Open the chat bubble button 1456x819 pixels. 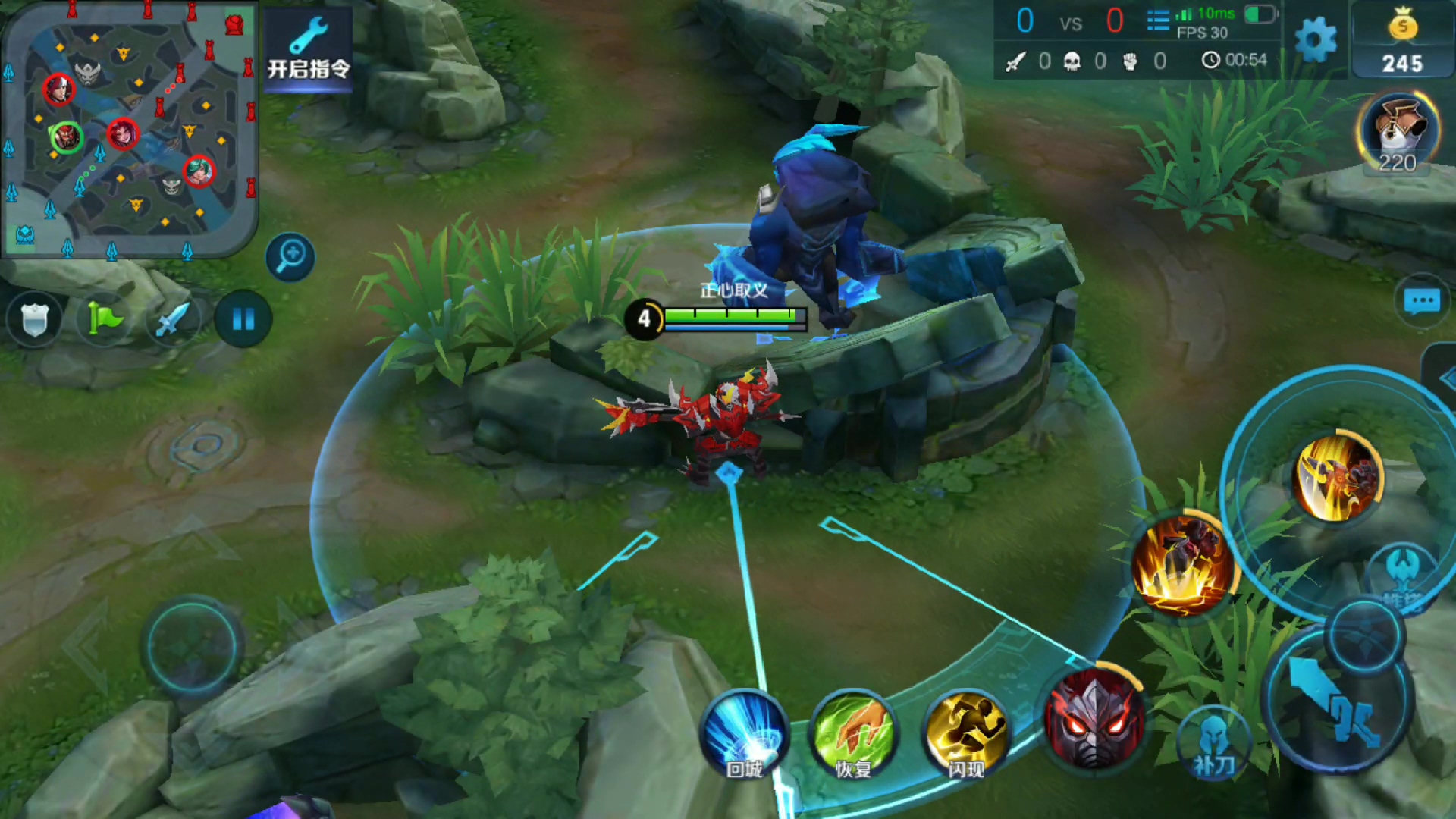tap(1422, 301)
